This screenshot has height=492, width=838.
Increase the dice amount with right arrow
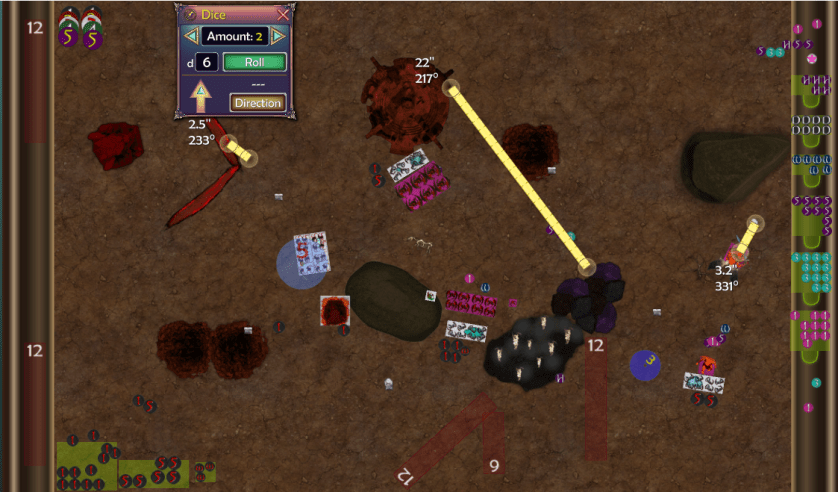(x=278, y=36)
